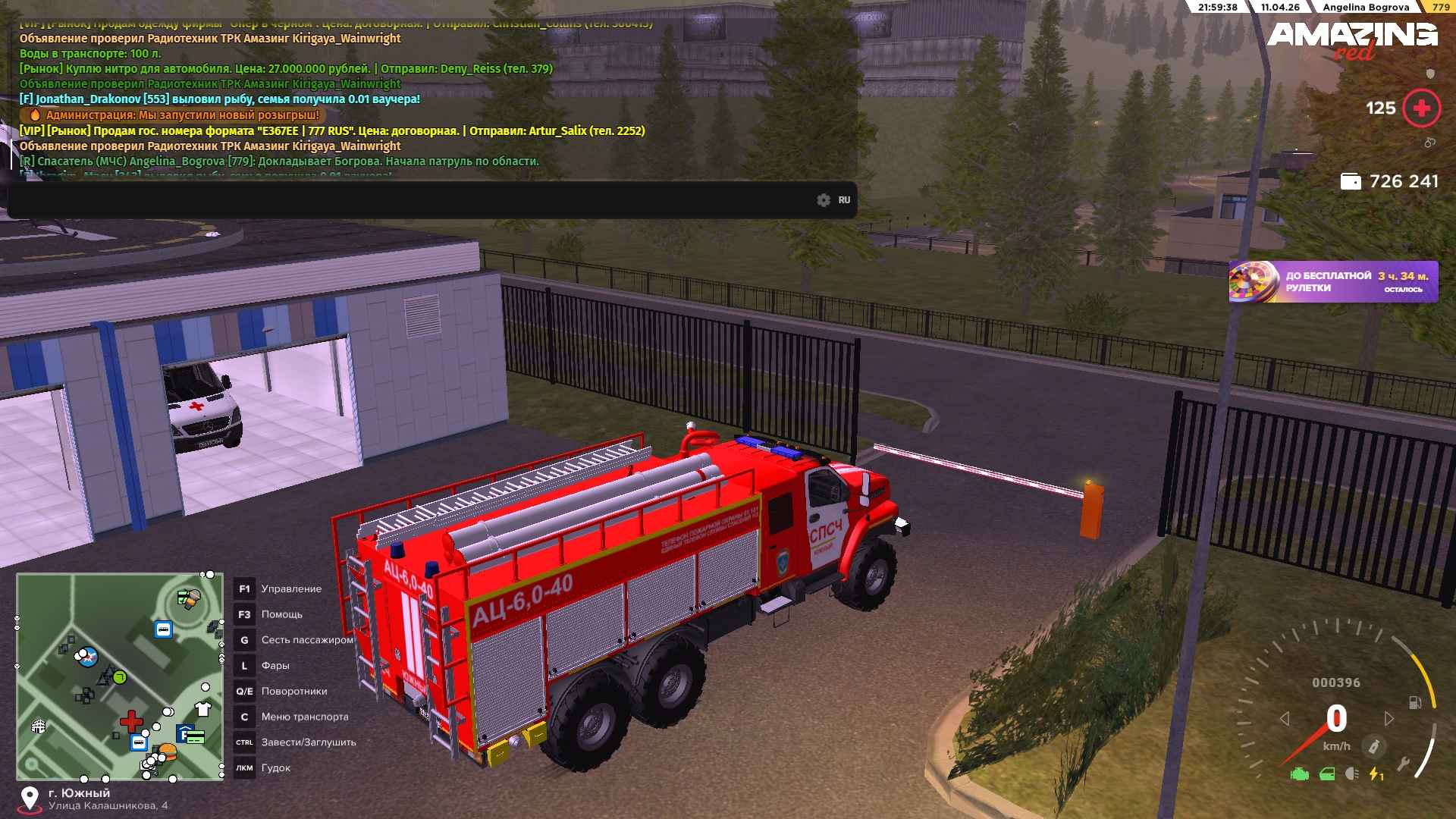Click the white building marker on minimap
Screen dimensions: 1456x819
pos(39,726)
